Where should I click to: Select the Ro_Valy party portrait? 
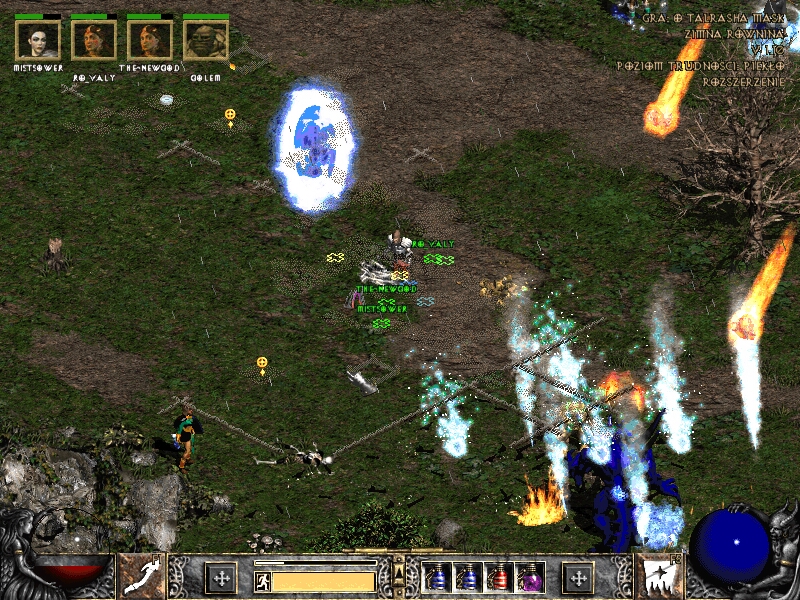point(94,40)
